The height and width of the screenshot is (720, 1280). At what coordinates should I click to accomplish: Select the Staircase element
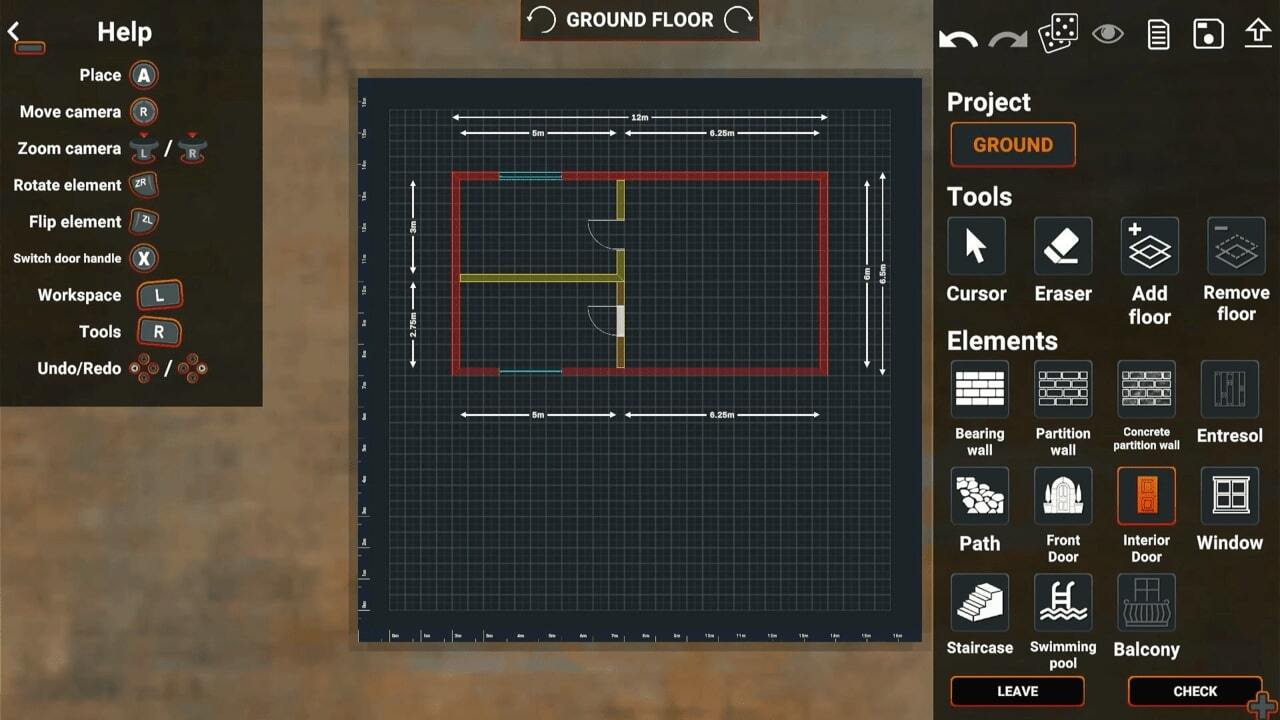[x=979, y=603]
